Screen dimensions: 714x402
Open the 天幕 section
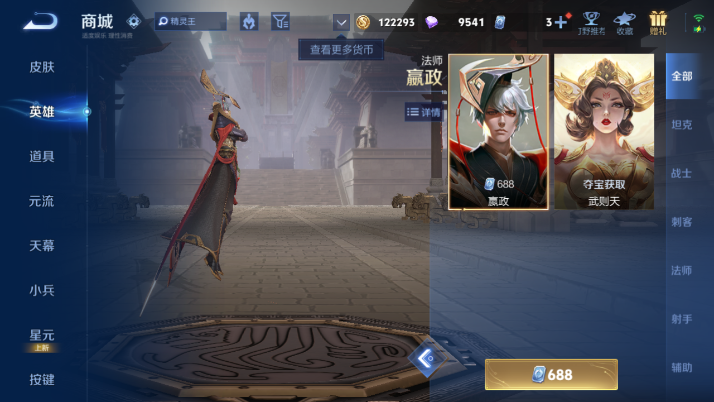[42, 245]
